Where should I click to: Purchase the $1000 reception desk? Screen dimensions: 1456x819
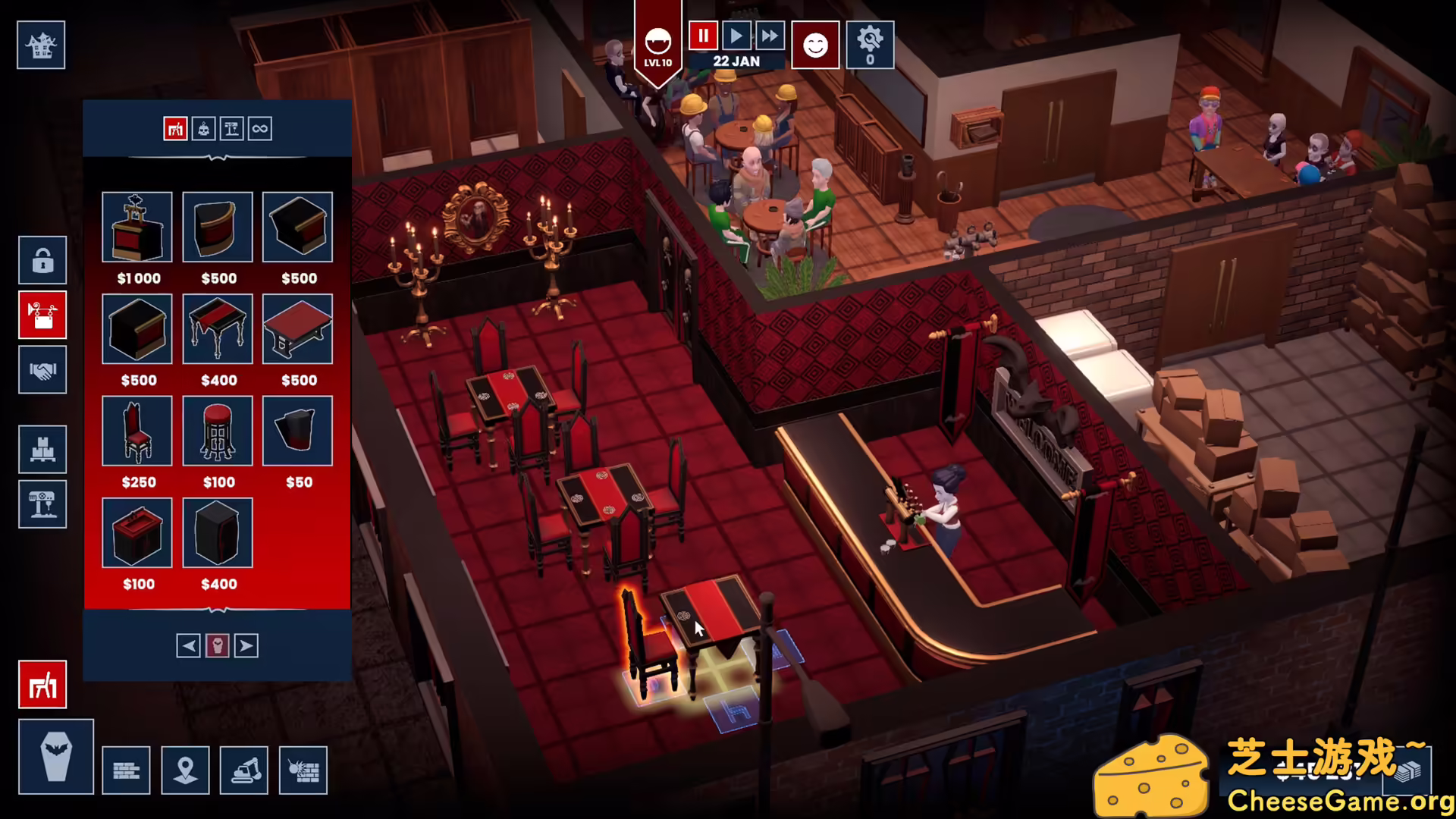137,227
